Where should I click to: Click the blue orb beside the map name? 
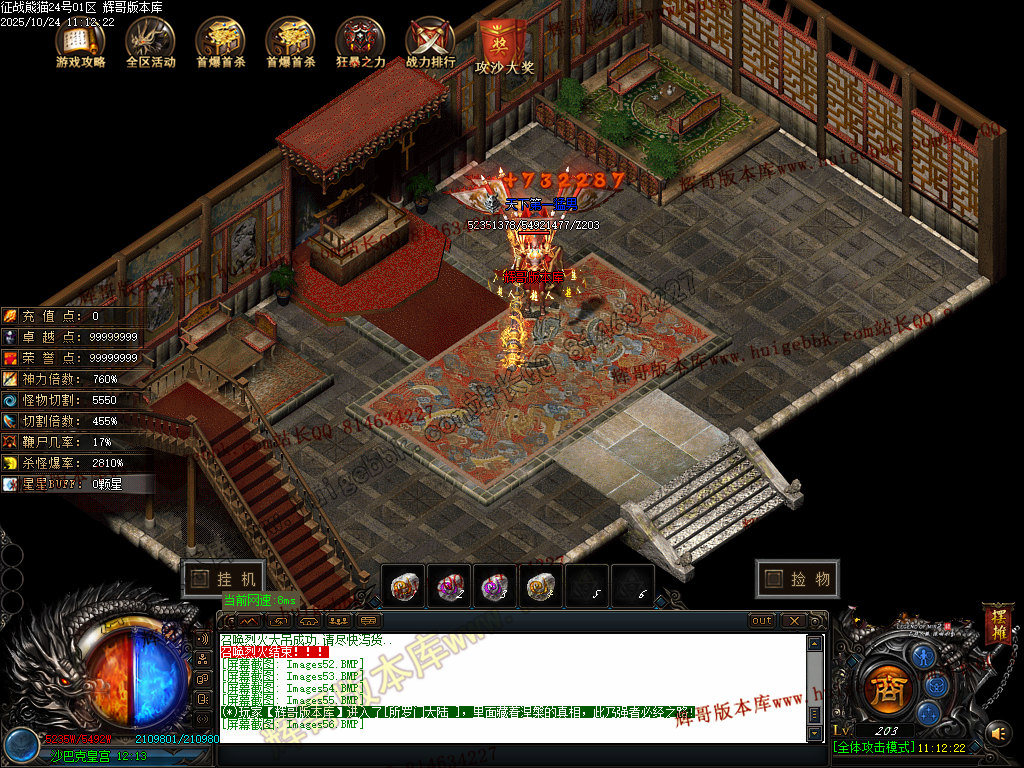[19, 744]
